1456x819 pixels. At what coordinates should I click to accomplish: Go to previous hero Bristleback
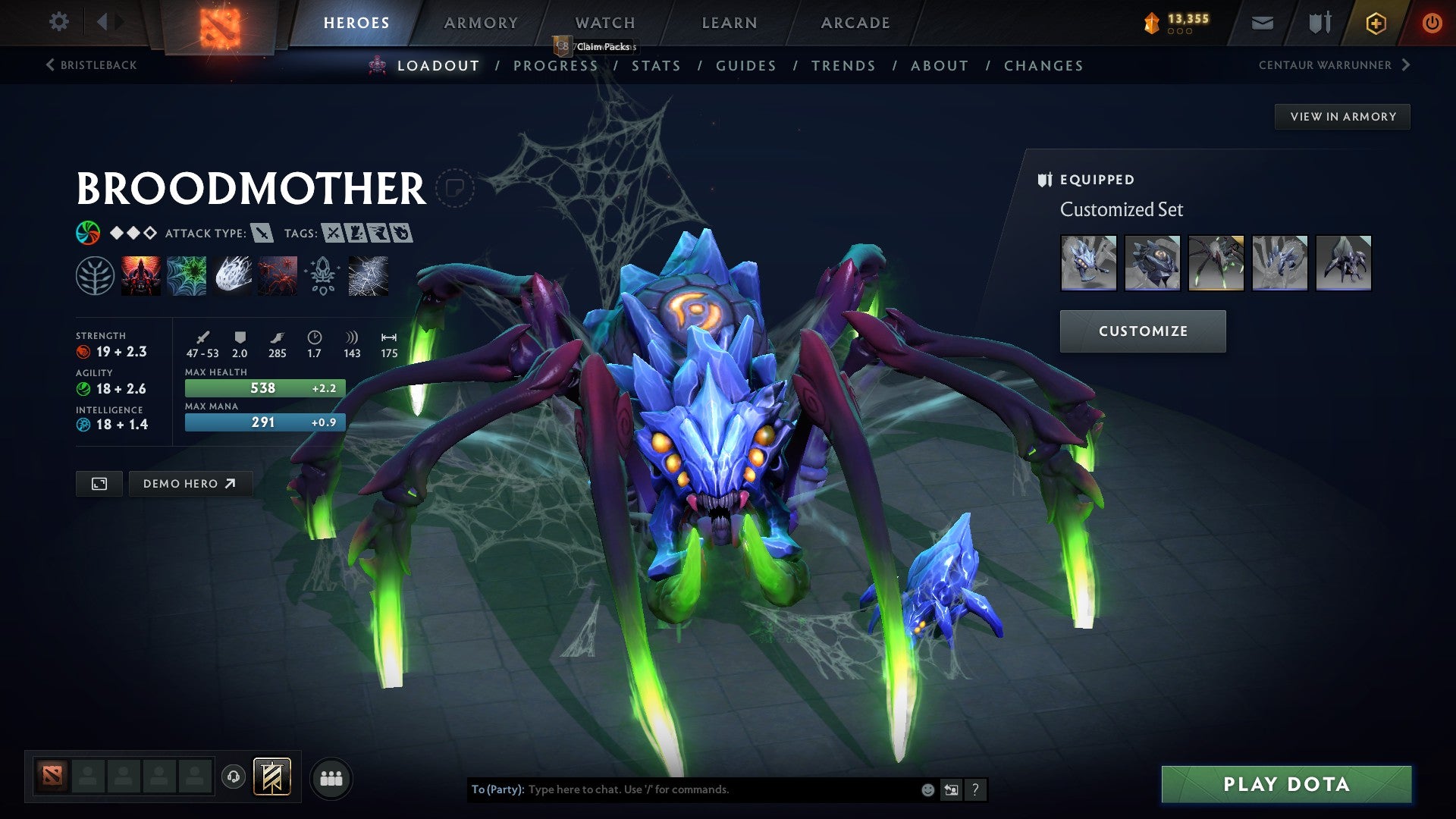pos(91,65)
